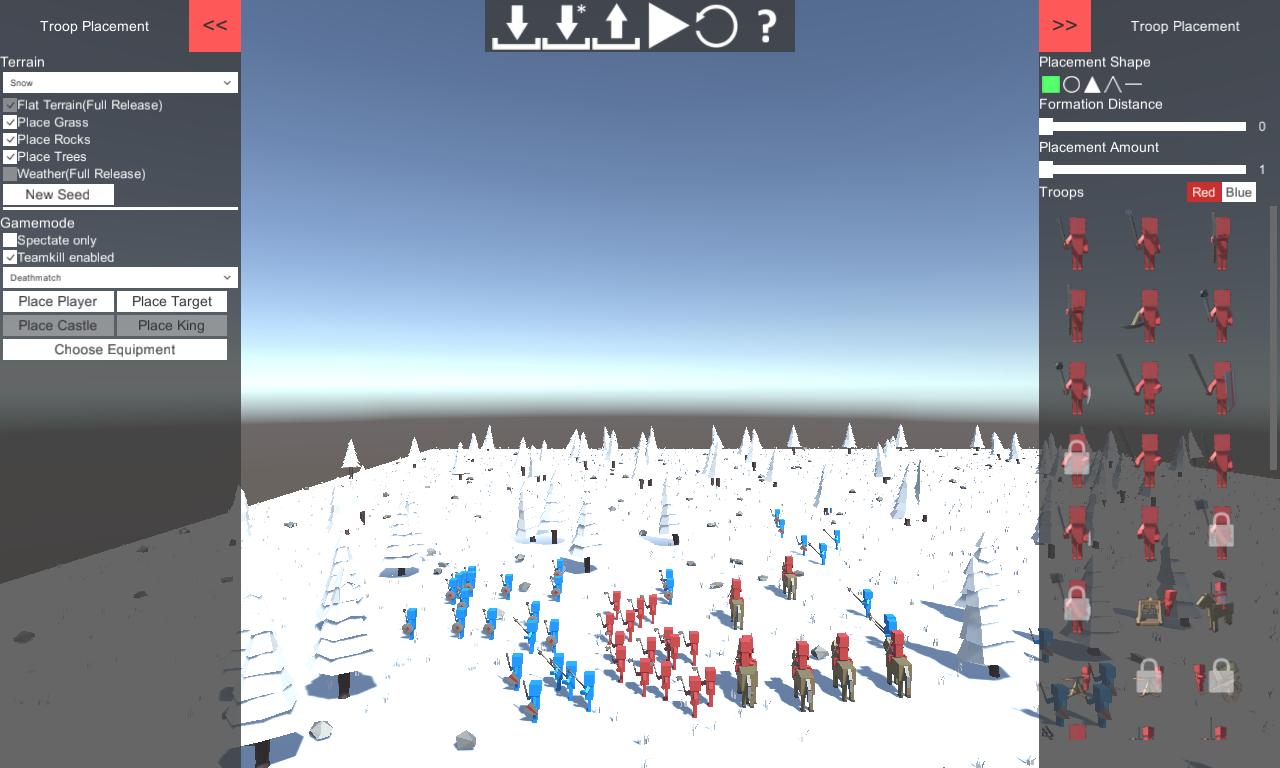This screenshot has height=768, width=1280.
Task: Toggle the Place Trees checkbox
Action: [9, 156]
